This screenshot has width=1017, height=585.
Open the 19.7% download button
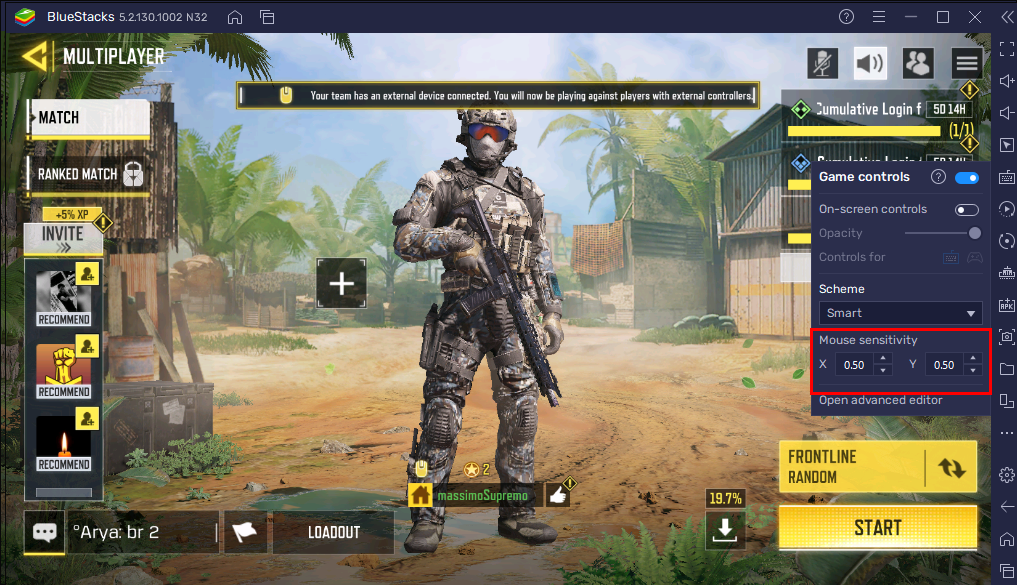pos(724,531)
